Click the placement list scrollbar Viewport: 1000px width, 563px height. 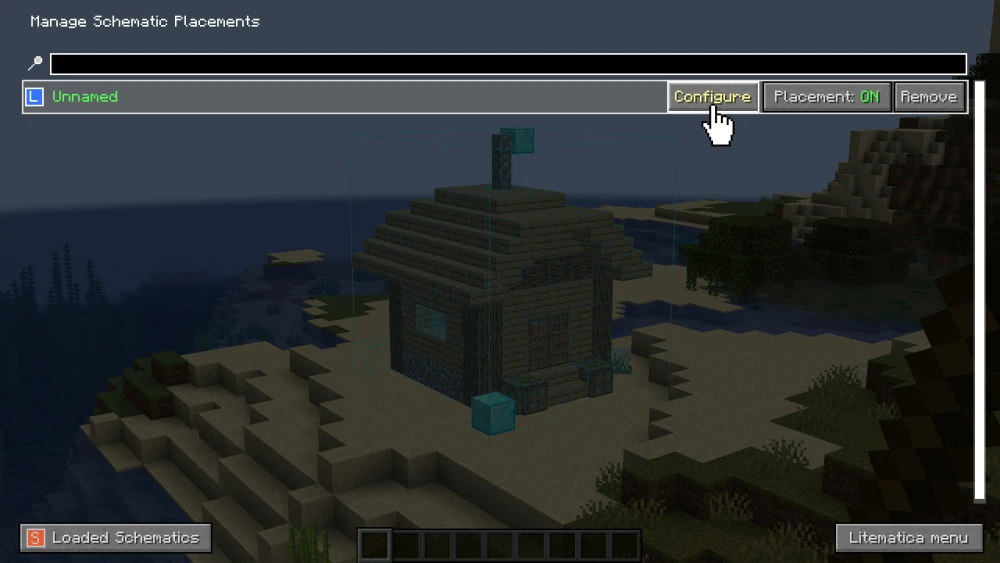tap(980, 290)
